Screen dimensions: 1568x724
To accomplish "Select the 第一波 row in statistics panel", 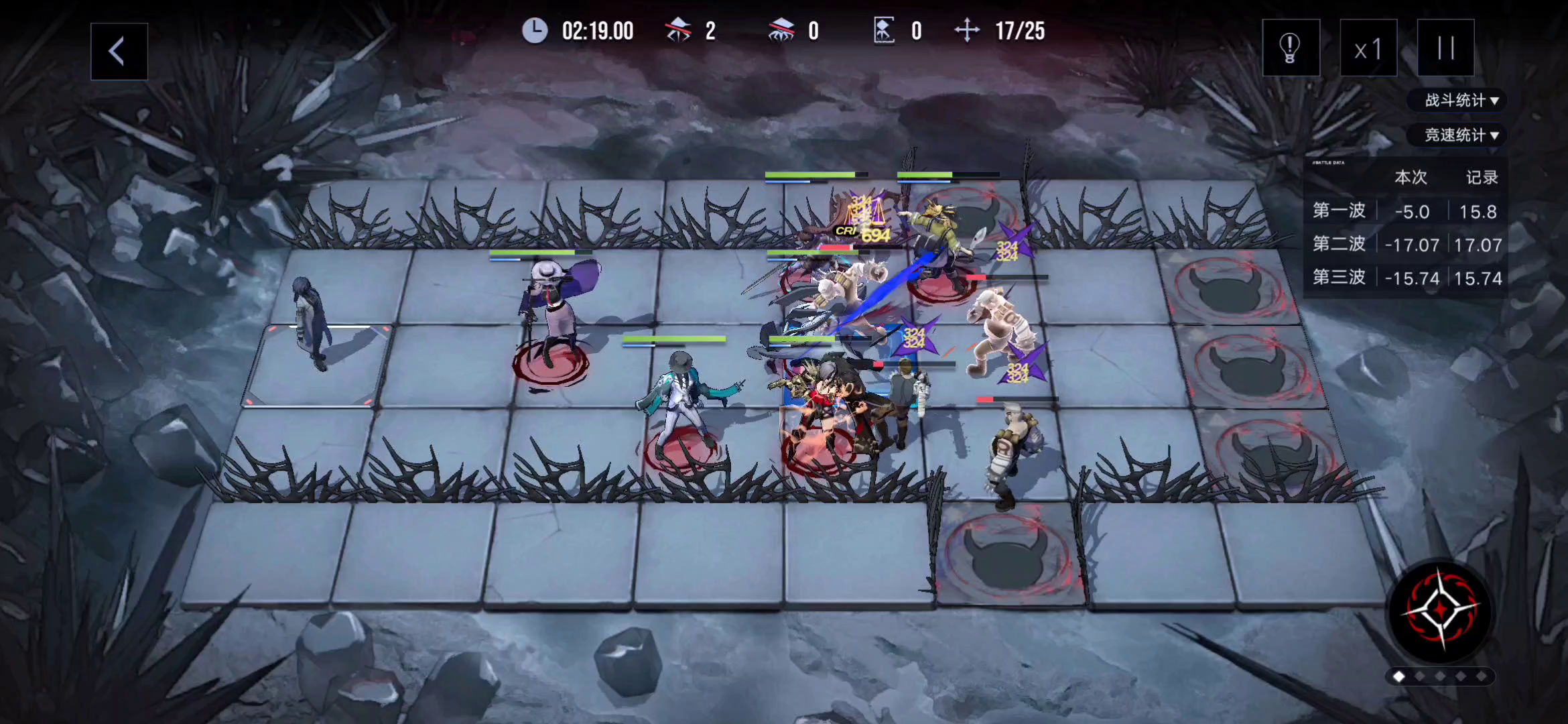I will [1337, 210].
